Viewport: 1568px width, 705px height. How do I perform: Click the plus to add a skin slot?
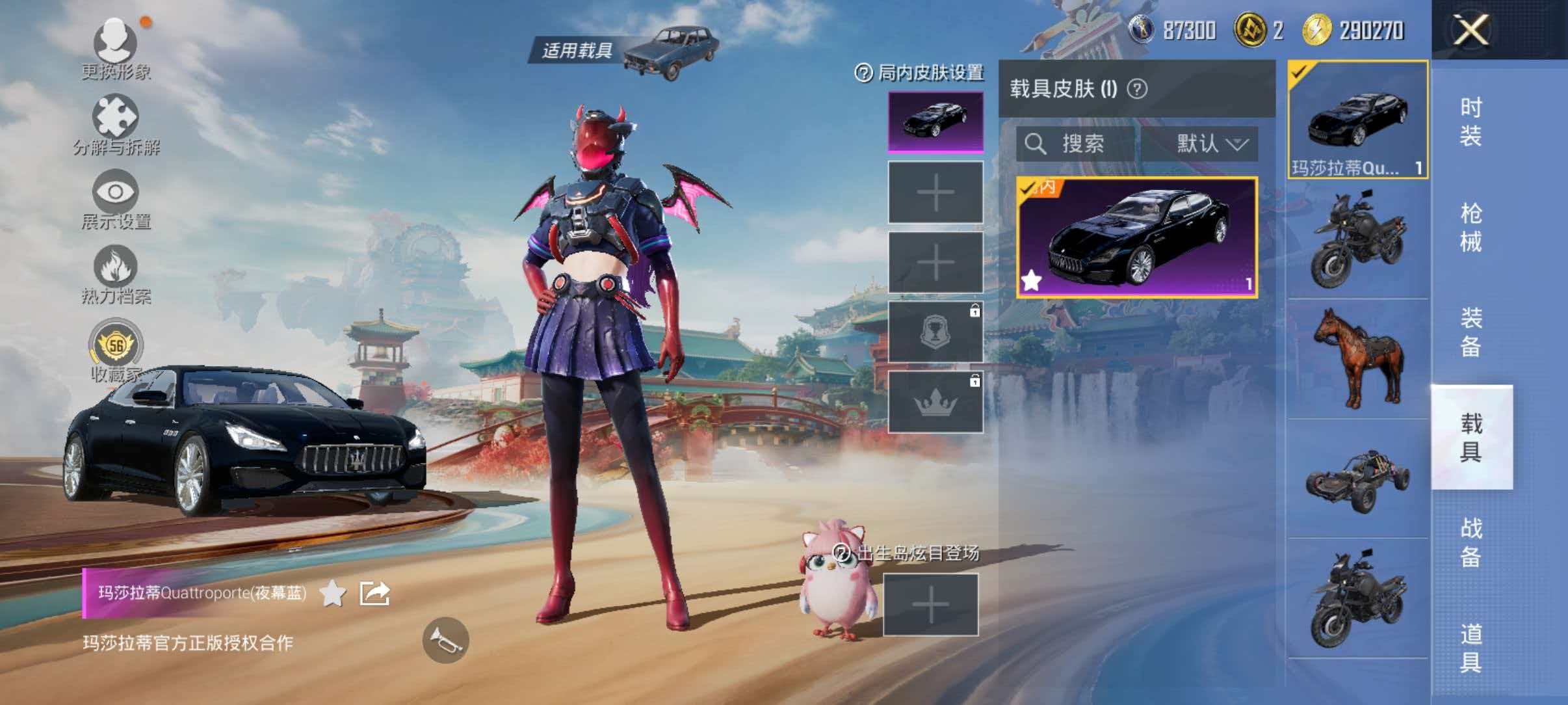(x=936, y=193)
